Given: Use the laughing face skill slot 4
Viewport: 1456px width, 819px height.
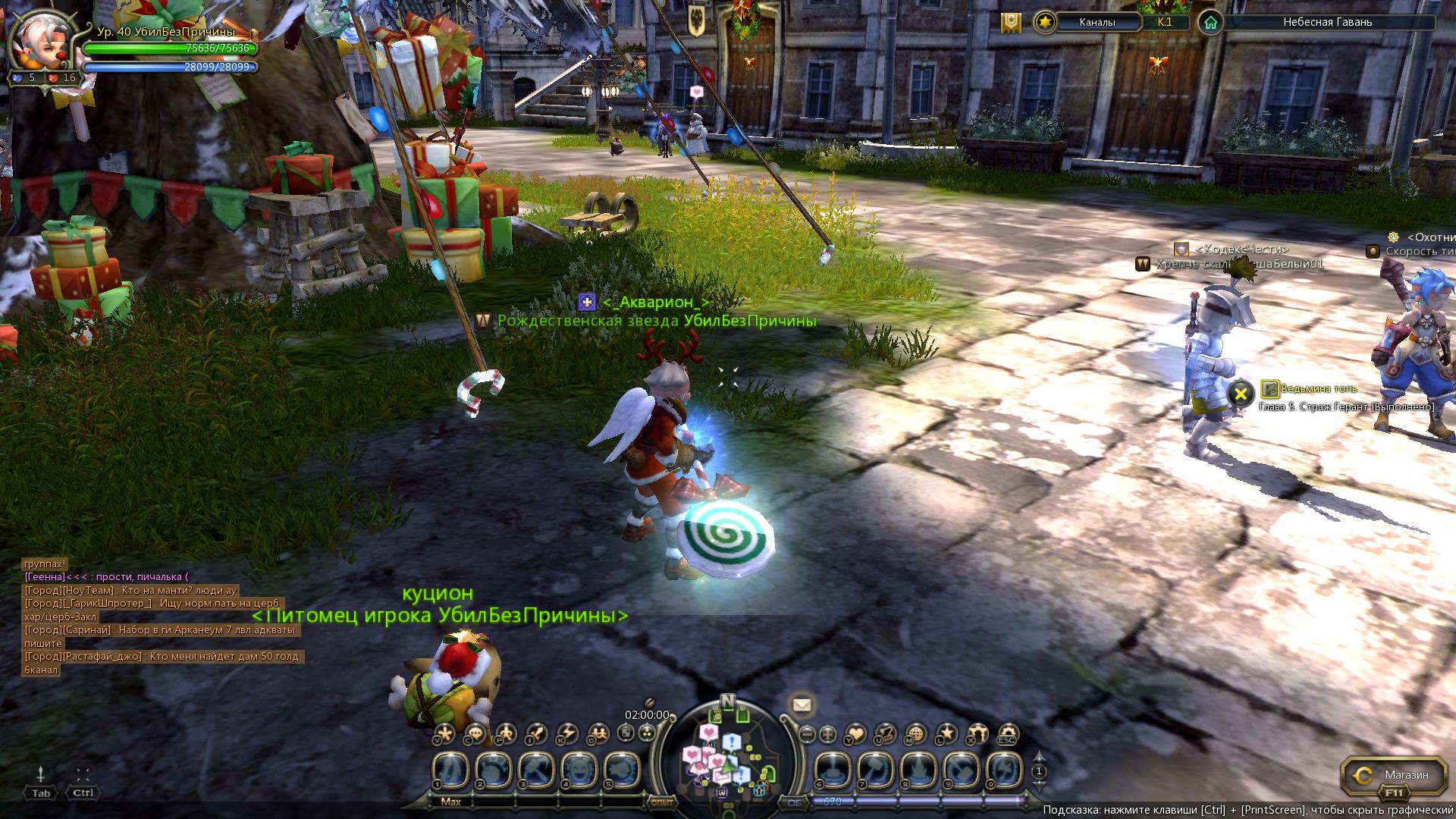Looking at the screenshot, I should pos(579,770).
